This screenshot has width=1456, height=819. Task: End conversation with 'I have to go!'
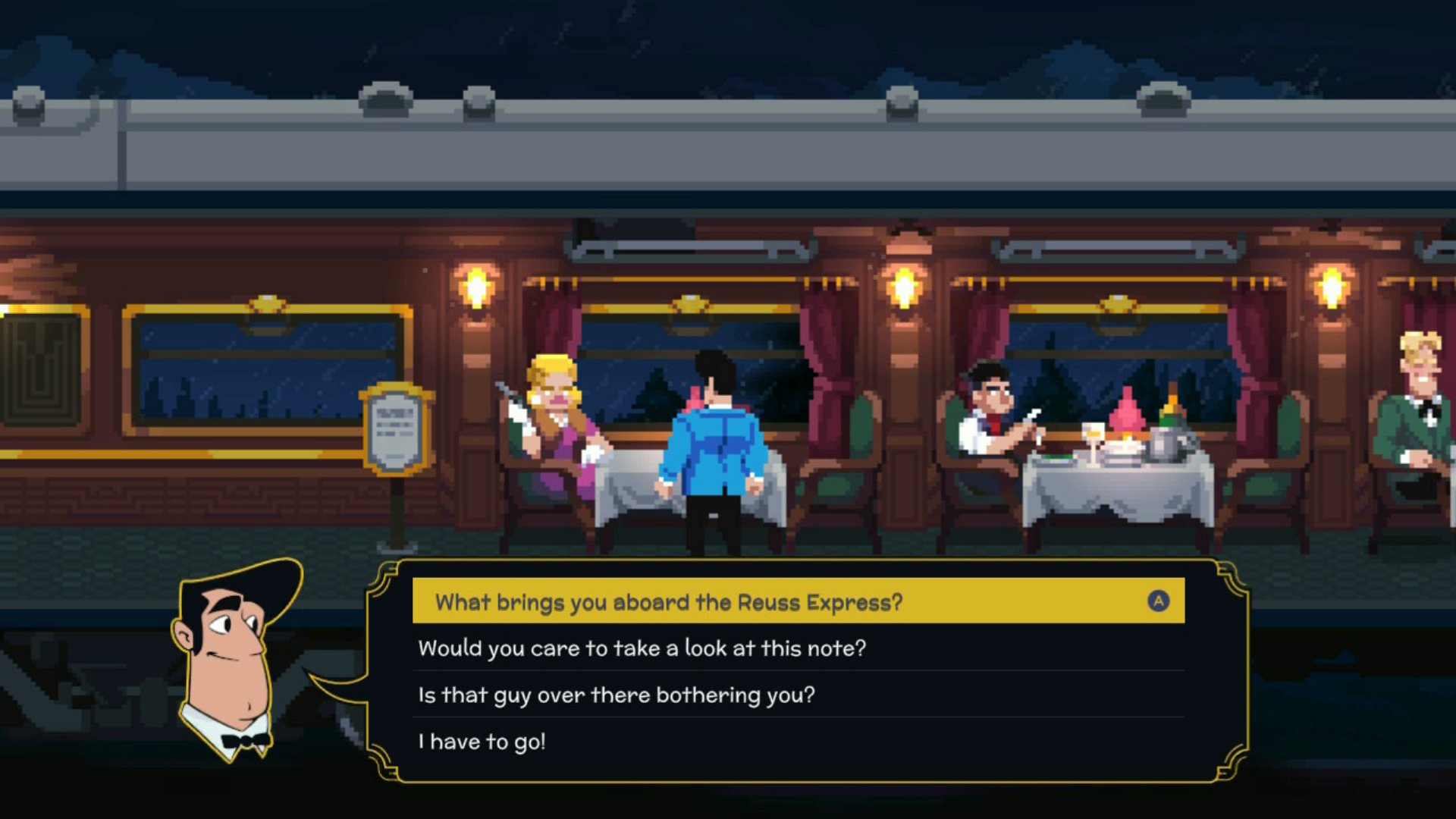click(x=482, y=742)
